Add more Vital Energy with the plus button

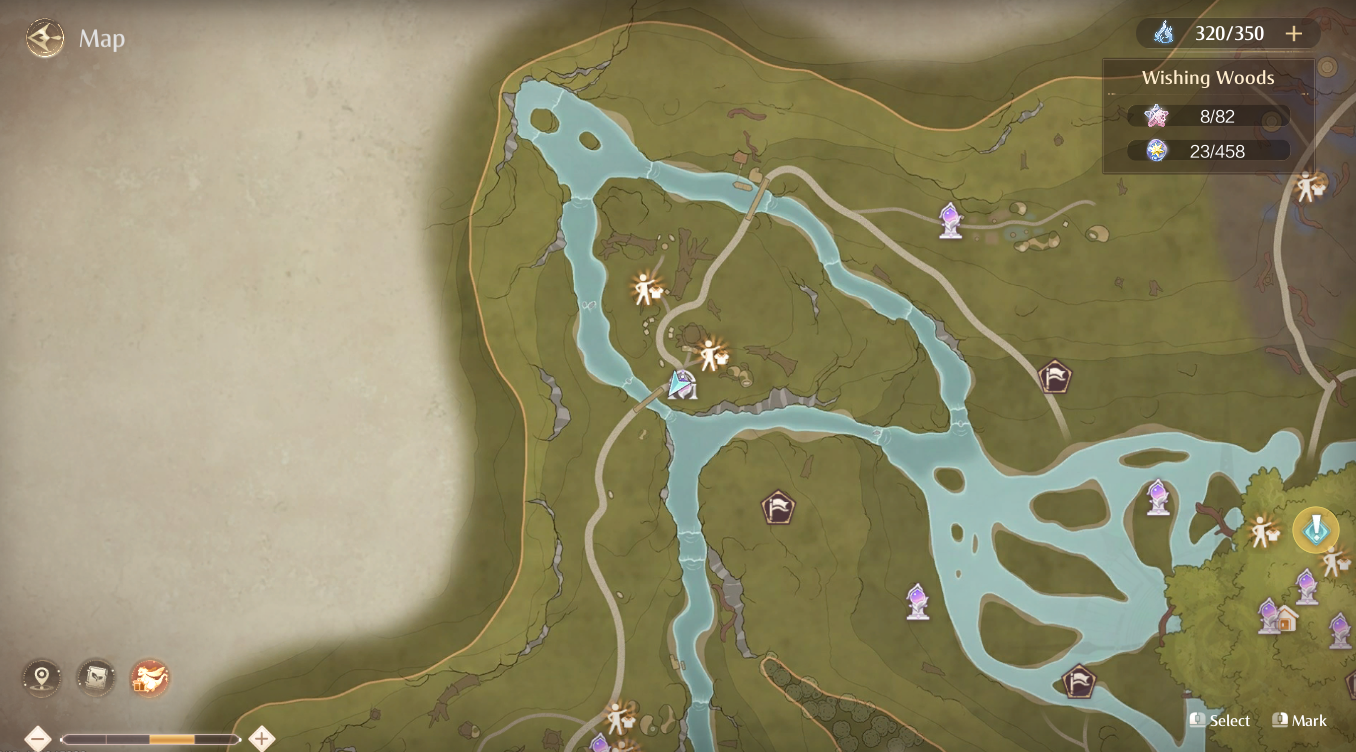point(1294,34)
